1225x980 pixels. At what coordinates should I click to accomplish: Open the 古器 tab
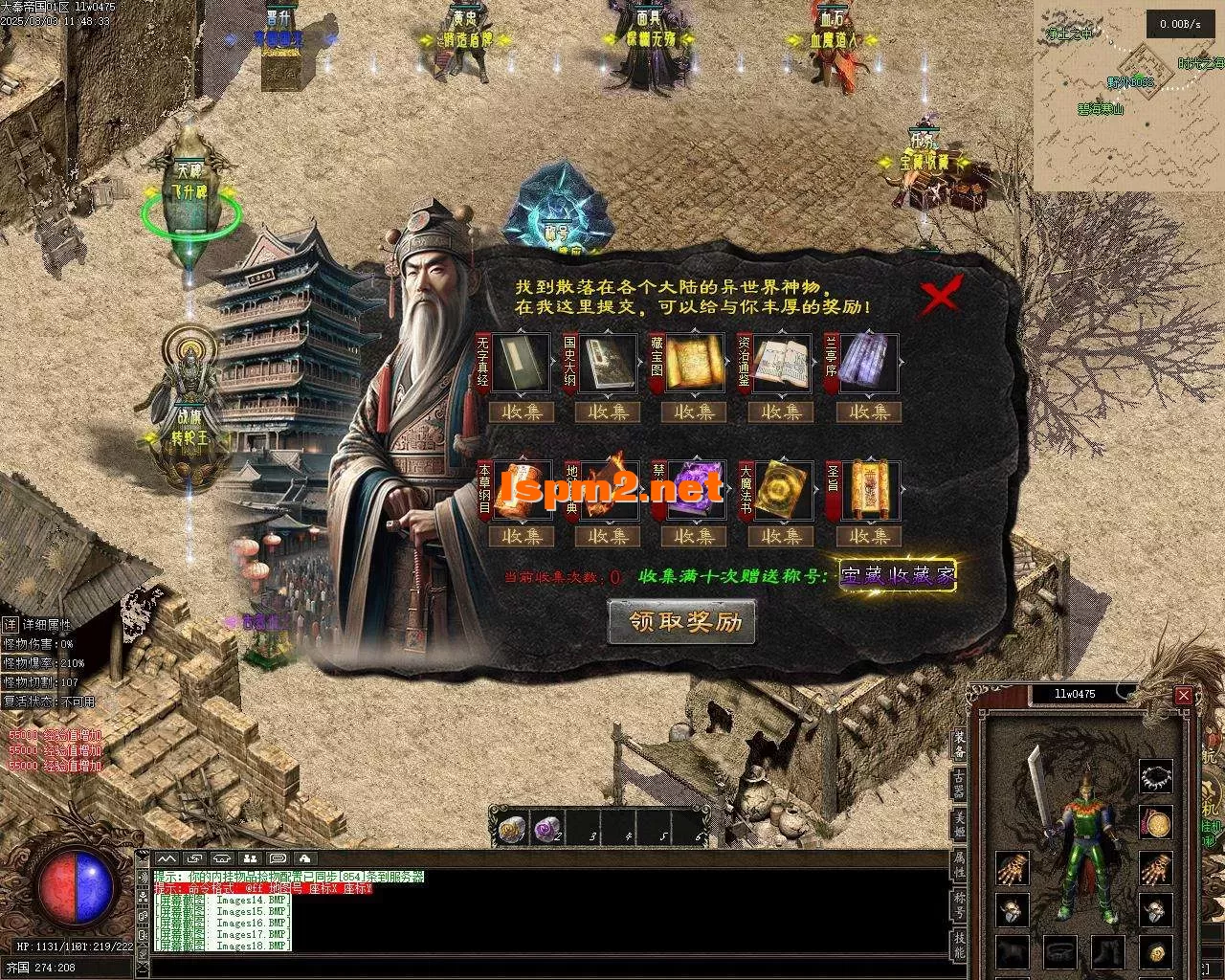pyautogui.click(x=959, y=784)
